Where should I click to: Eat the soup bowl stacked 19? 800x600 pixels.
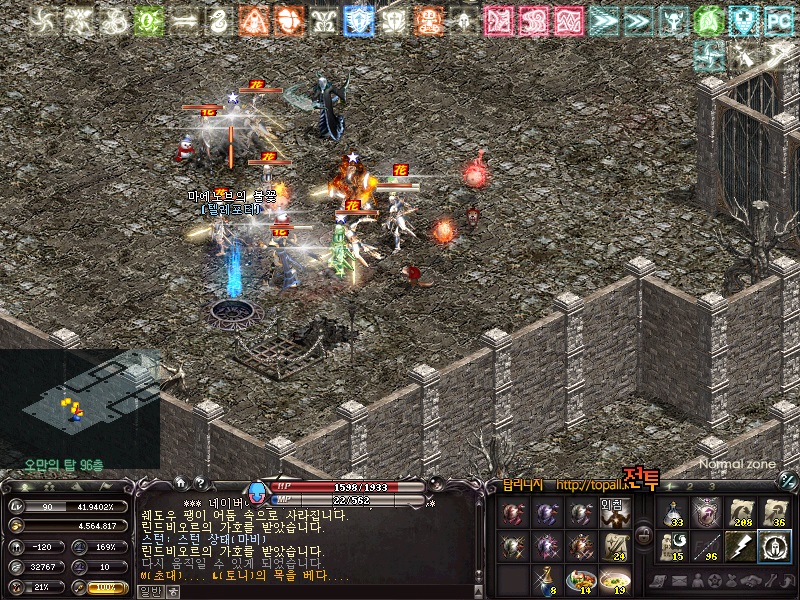tap(617, 580)
